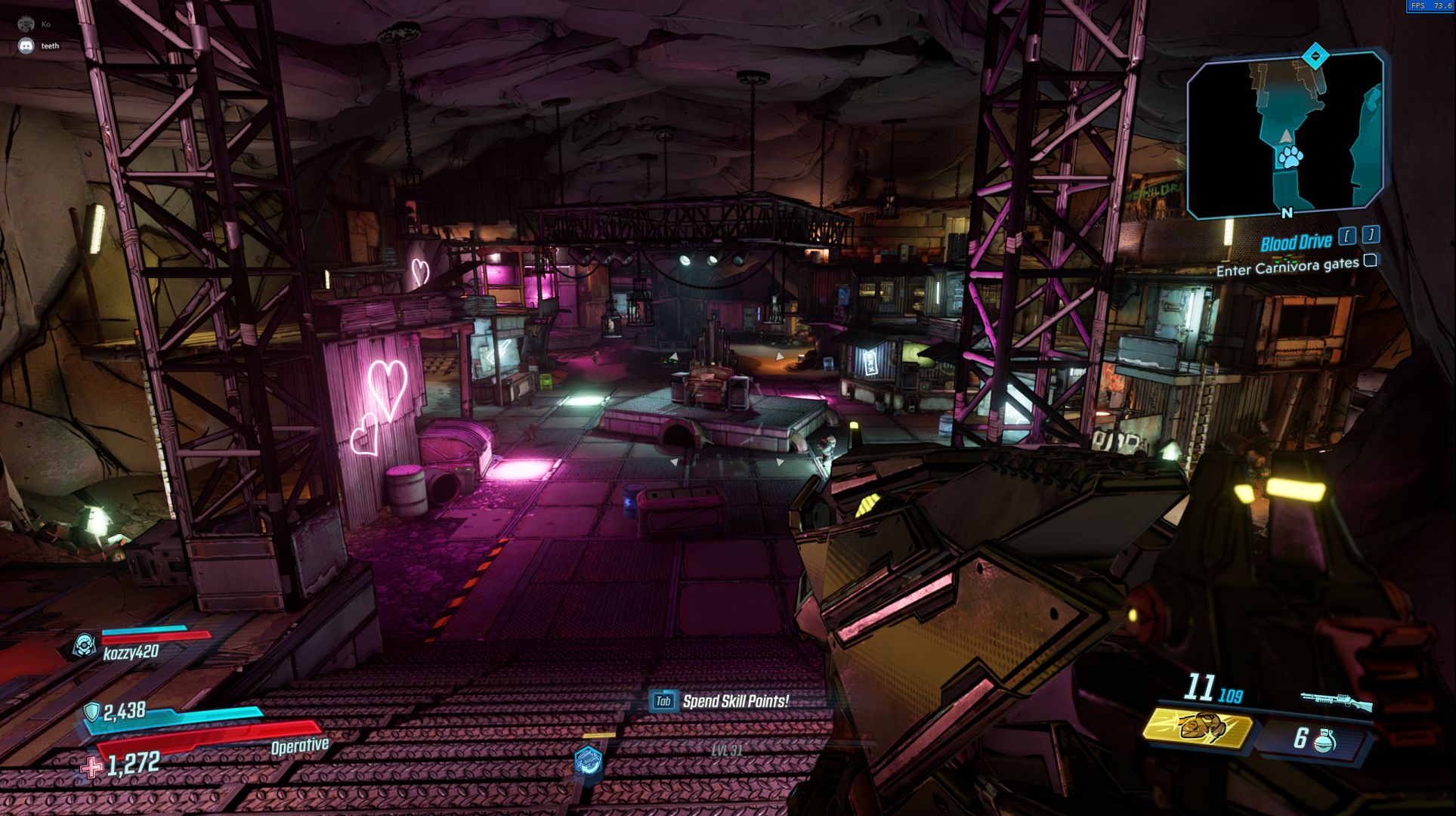The width and height of the screenshot is (1456, 816).
Task: Activate the action skill hexagon icon
Action: click(587, 760)
